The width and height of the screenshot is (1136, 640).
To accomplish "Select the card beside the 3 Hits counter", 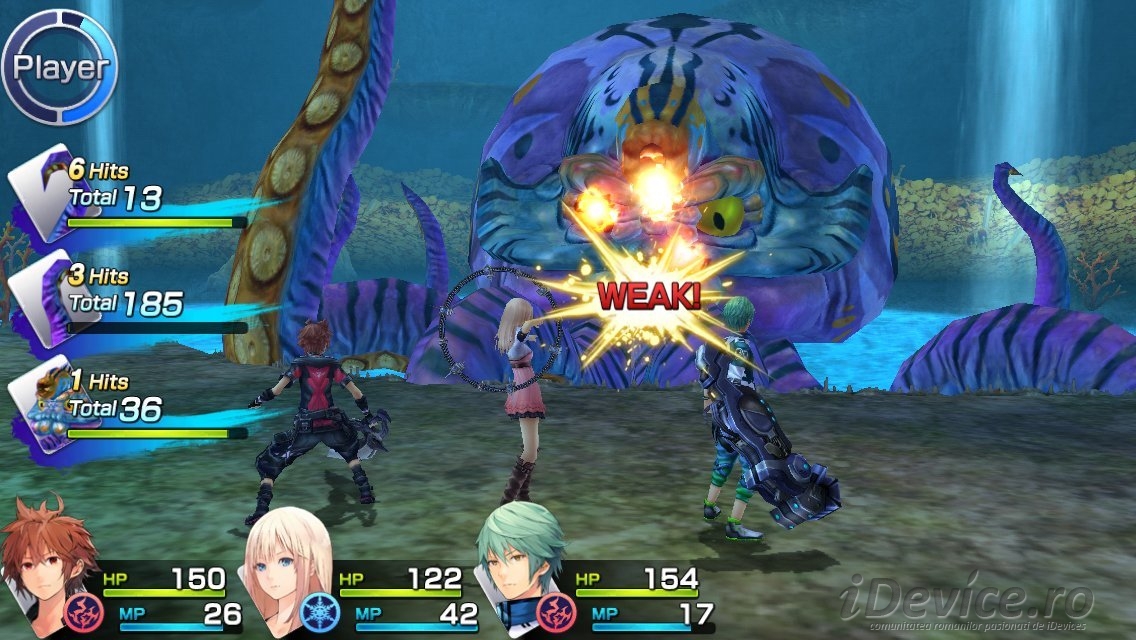I will pyautogui.click(x=38, y=295).
